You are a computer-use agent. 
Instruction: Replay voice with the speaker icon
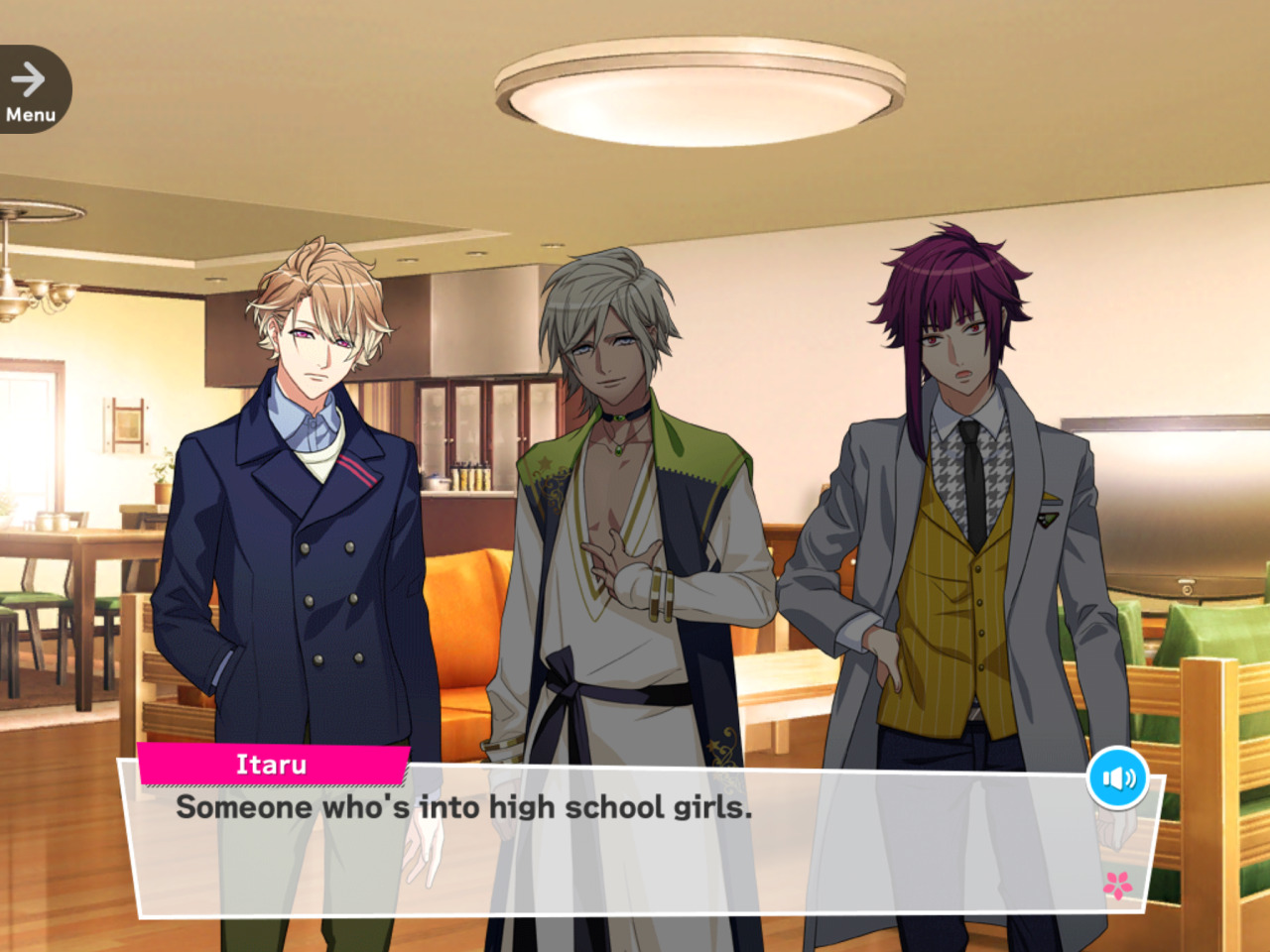click(x=1118, y=778)
